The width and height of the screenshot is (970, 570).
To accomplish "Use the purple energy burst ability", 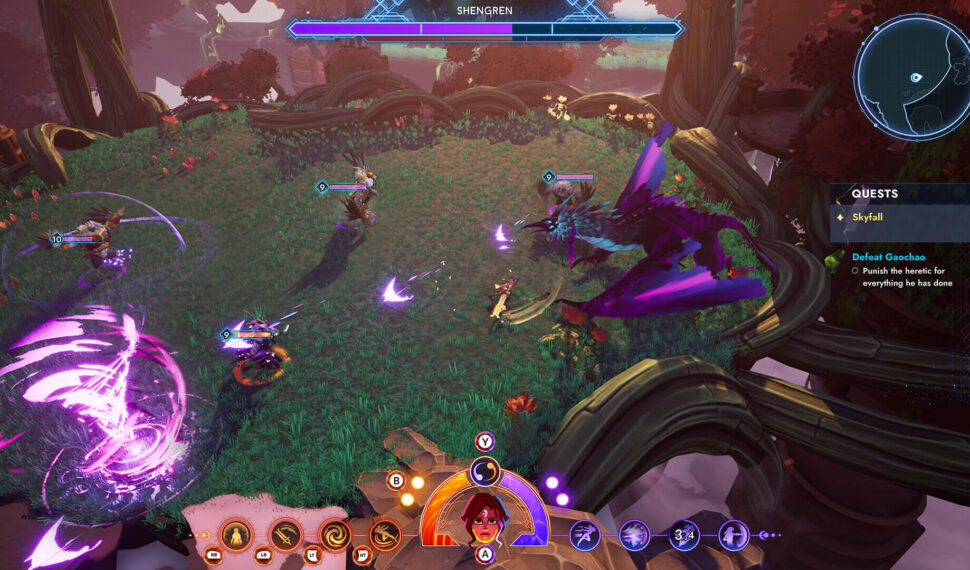I will (634, 535).
